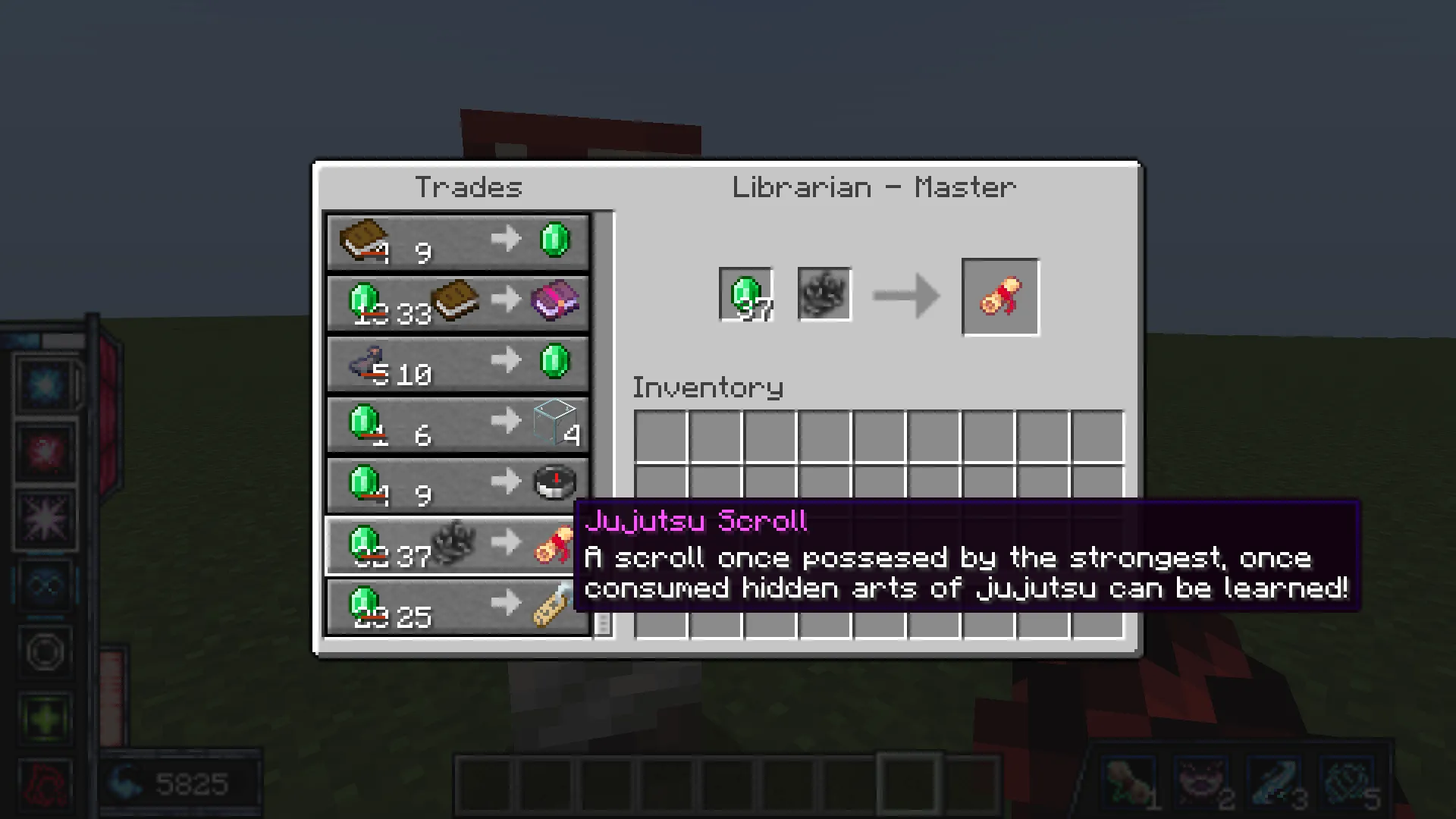Click the compass trade result
Screen dimensions: 1456x819
tap(553, 484)
